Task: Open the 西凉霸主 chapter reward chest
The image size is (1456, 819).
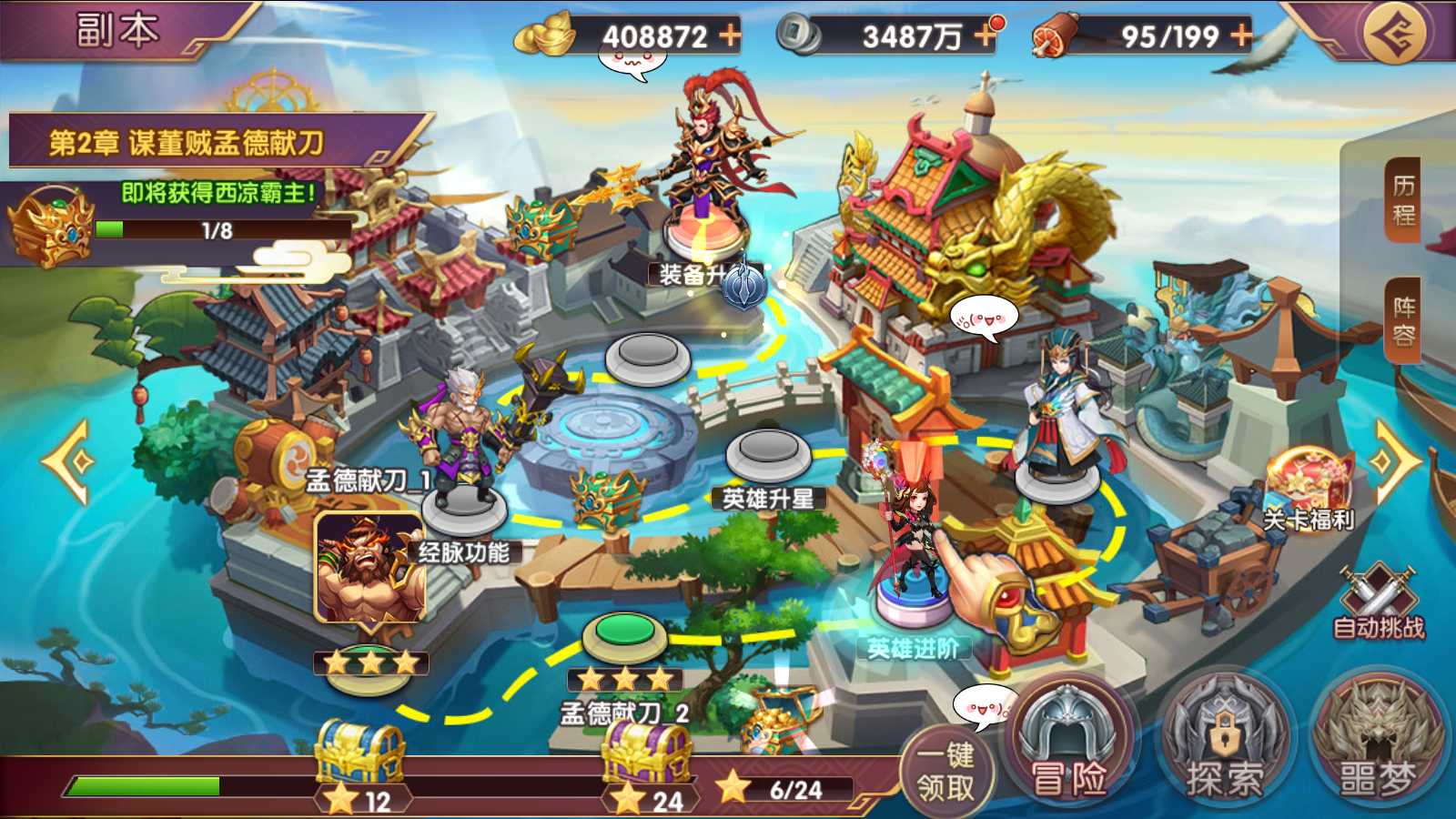Action: pyautogui.click(x=50, y=226)
